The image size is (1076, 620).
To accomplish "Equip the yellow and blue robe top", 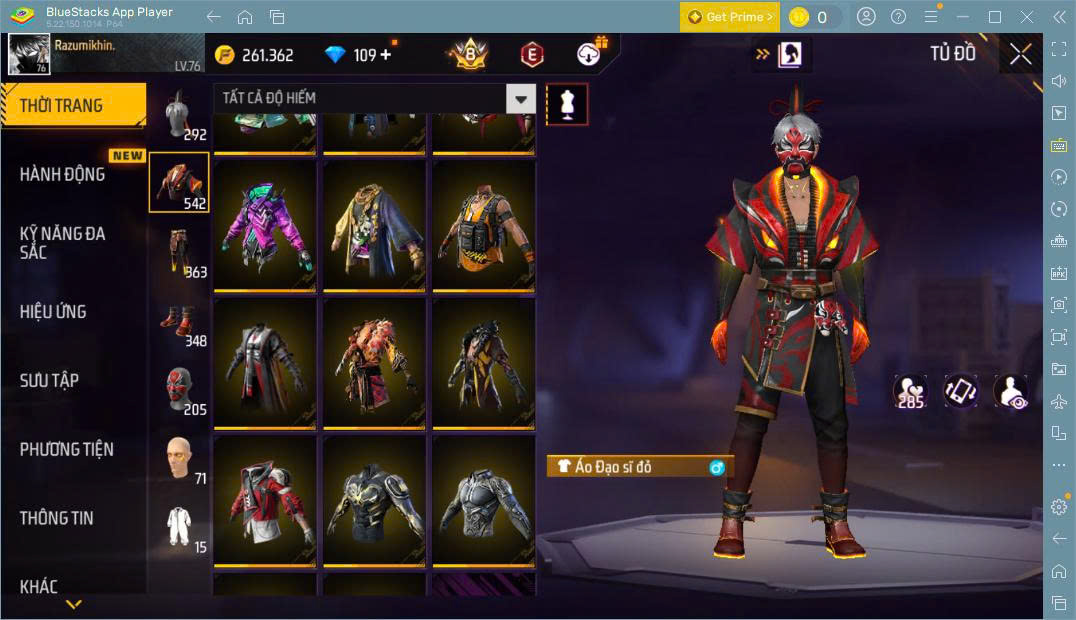I will 374,225.
